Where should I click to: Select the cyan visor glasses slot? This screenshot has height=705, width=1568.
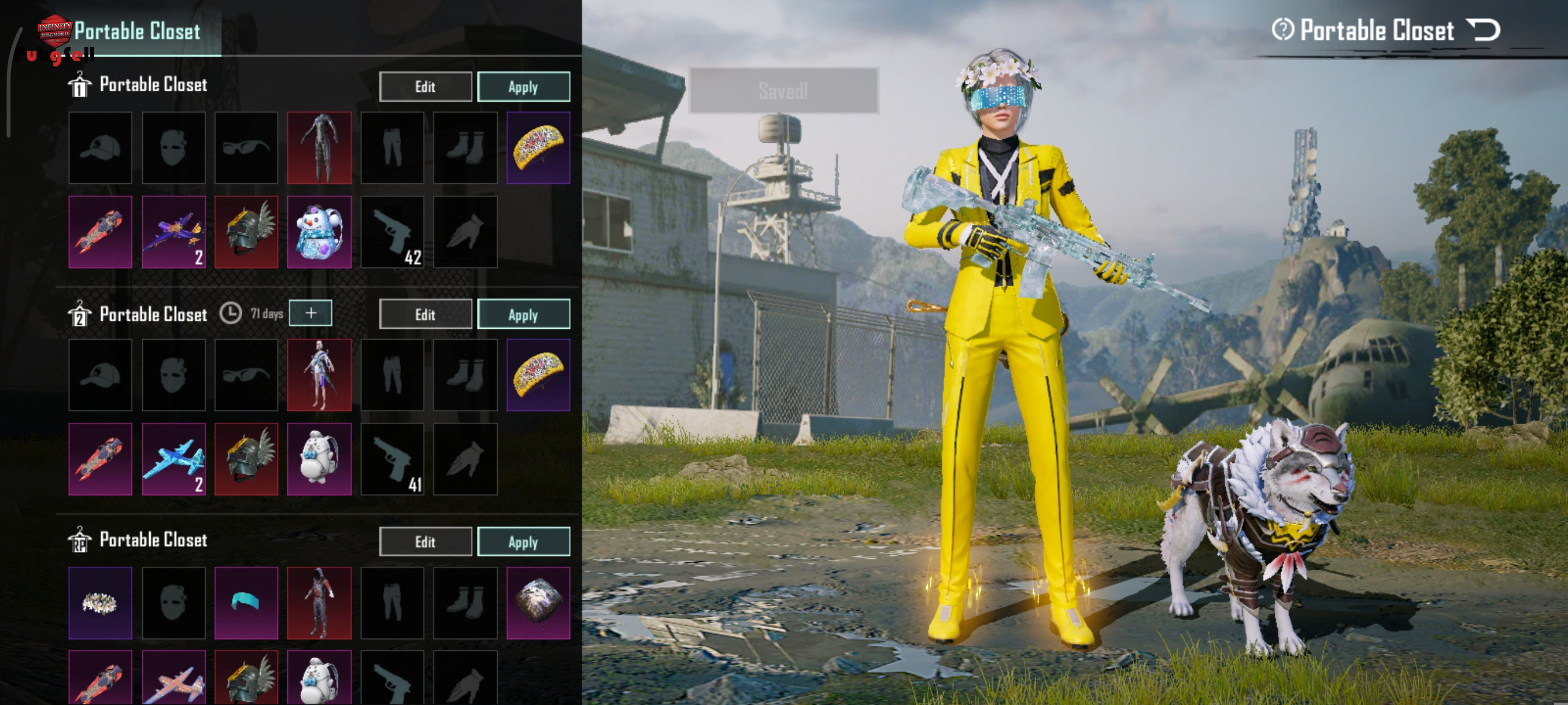pos(246,603)
